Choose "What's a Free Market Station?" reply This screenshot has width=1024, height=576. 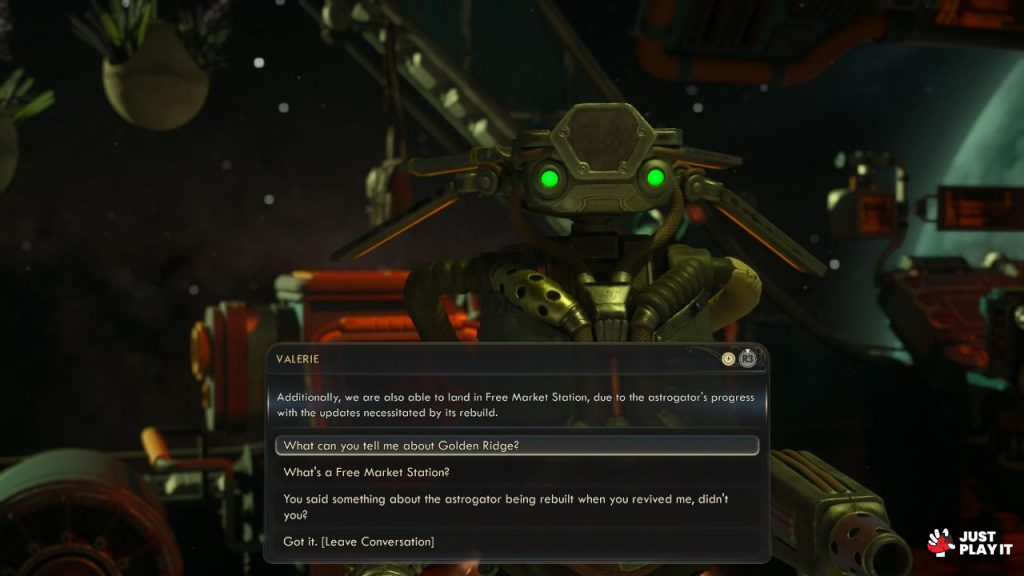[367, 472]
